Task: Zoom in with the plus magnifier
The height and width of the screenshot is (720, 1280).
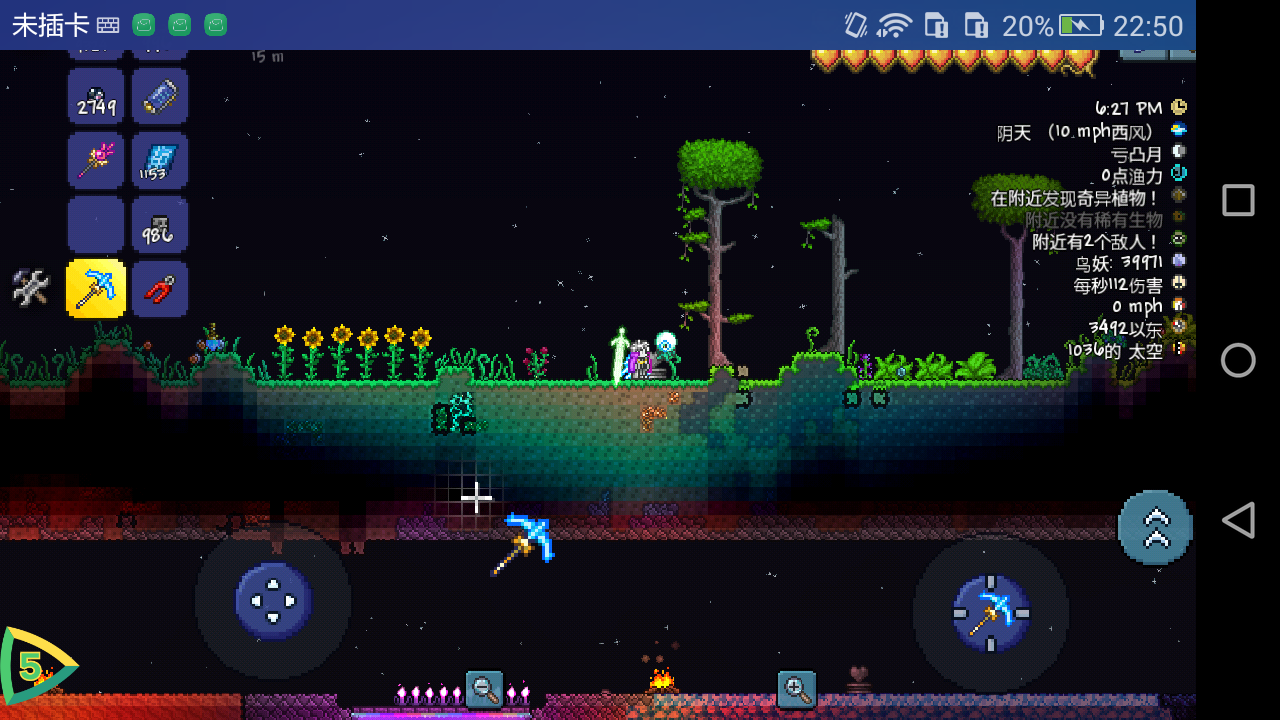Action: click(x=797, y=689)
